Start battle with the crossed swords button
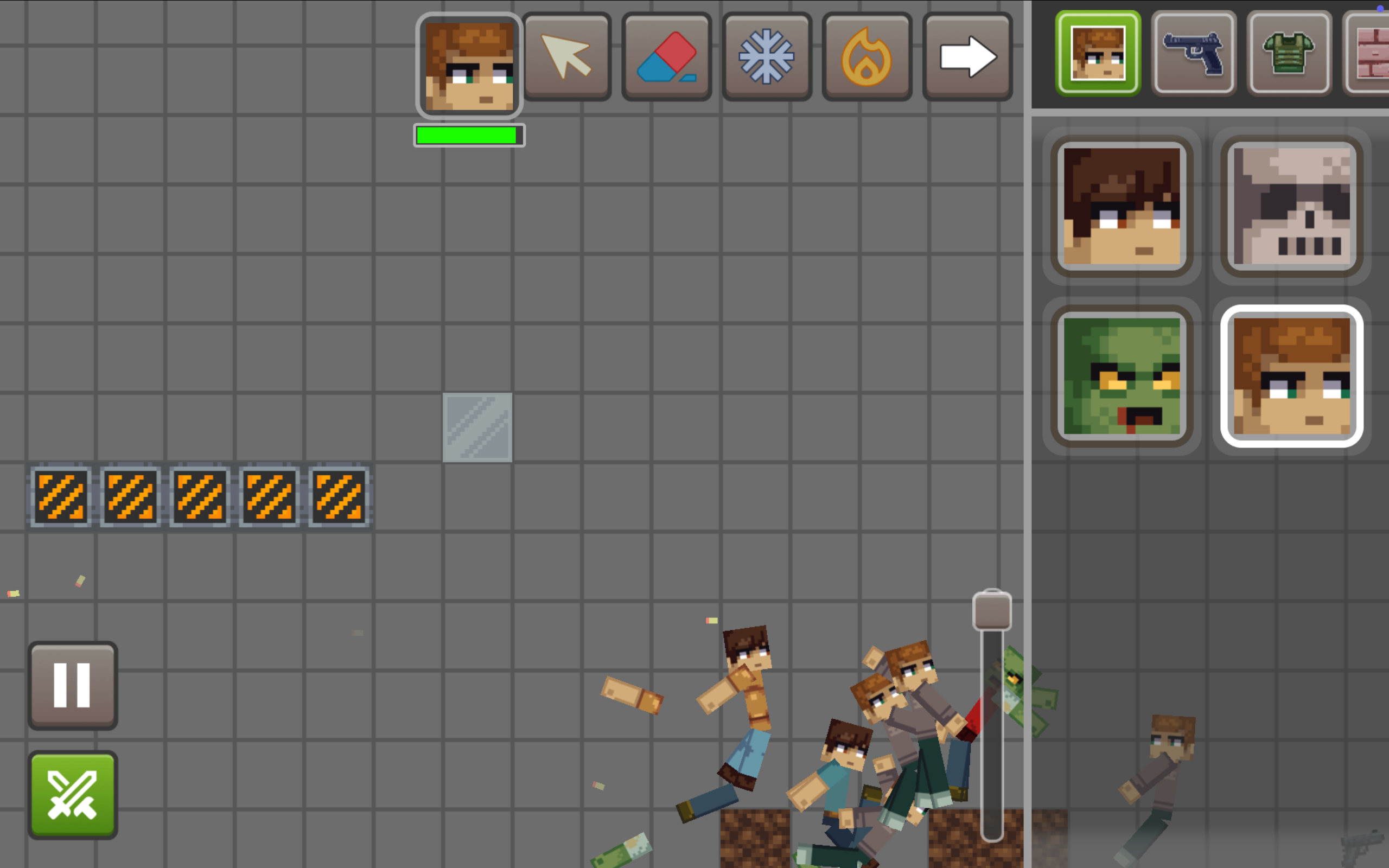Image resolution: width=1389 pixels, height=868 pixels. (72, 796)
